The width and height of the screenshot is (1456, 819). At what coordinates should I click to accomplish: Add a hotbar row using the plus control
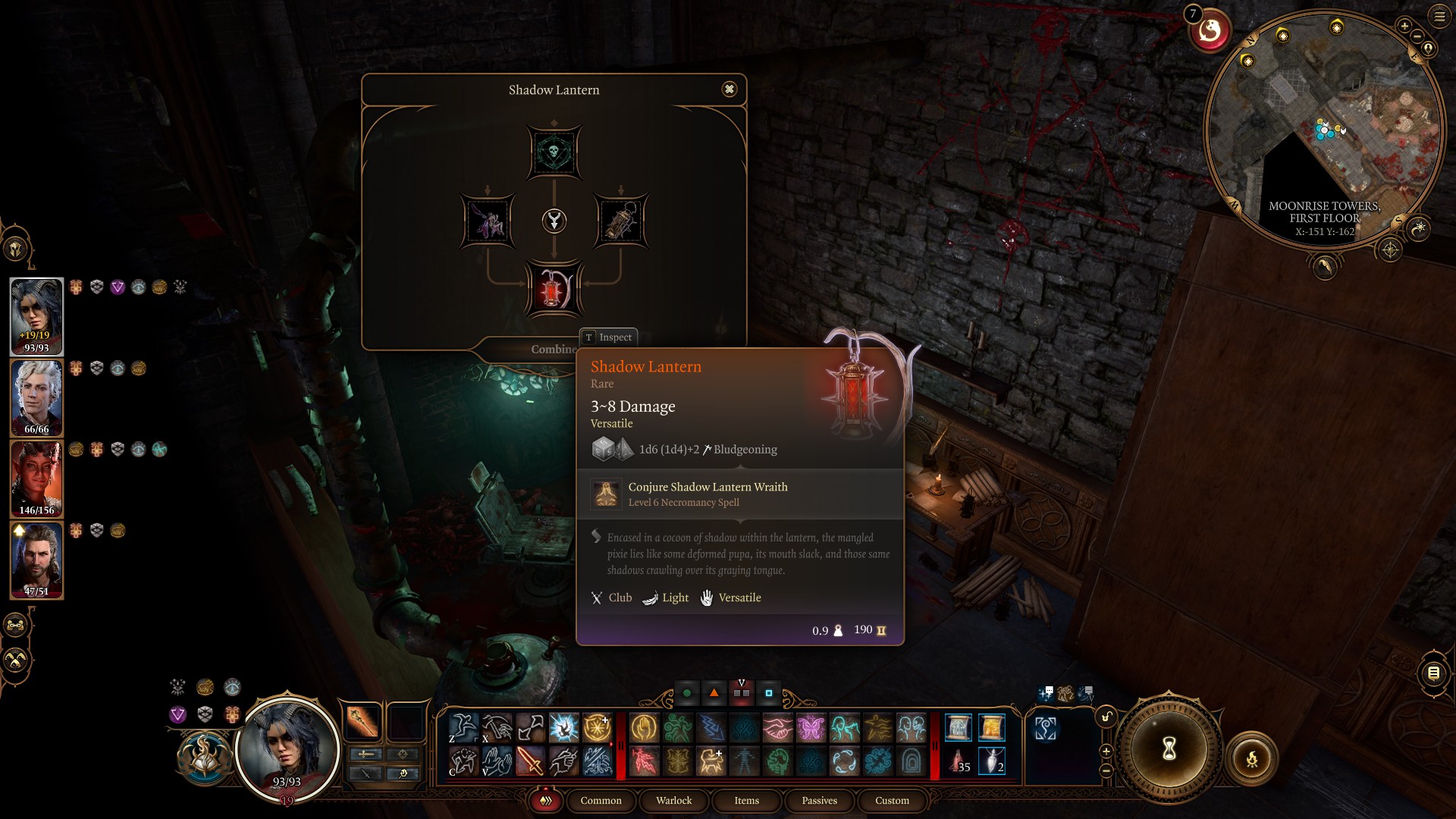pyautogui.click(x=1107, y=751)
